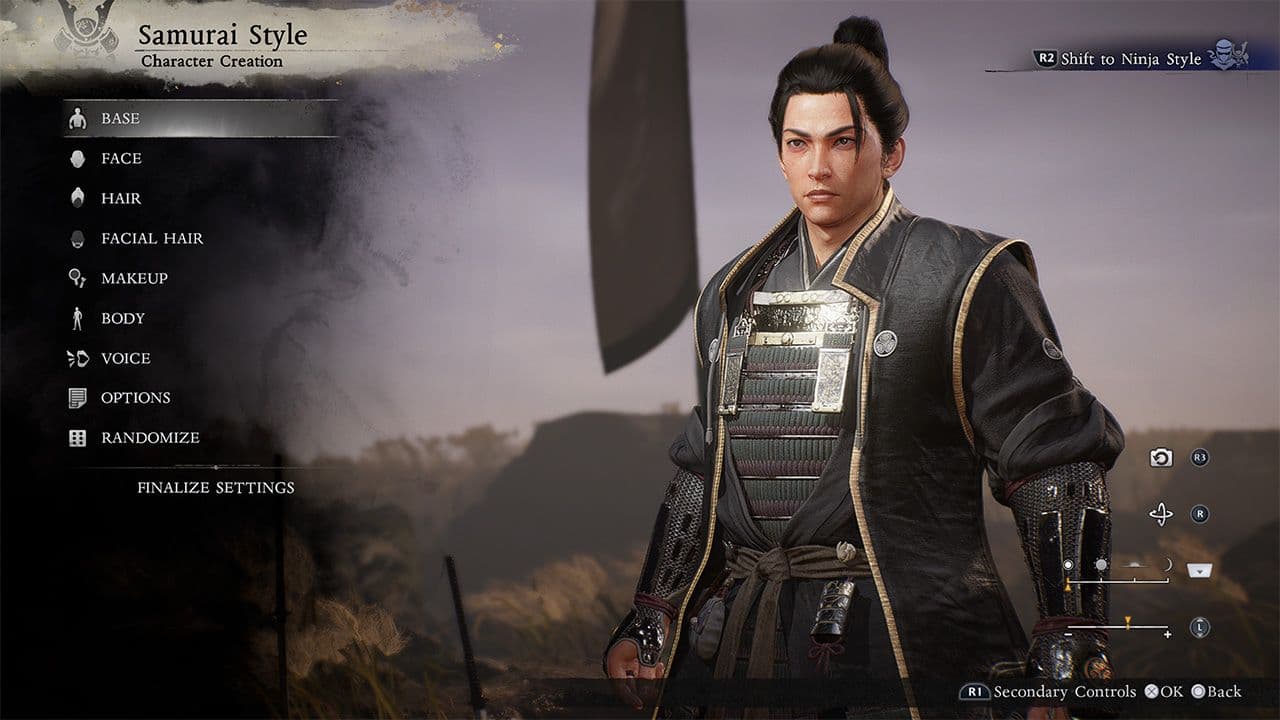This screenshot has height=720, width=1280.
Task: Open the Options menu entry
Action: [x=135, y=398]
